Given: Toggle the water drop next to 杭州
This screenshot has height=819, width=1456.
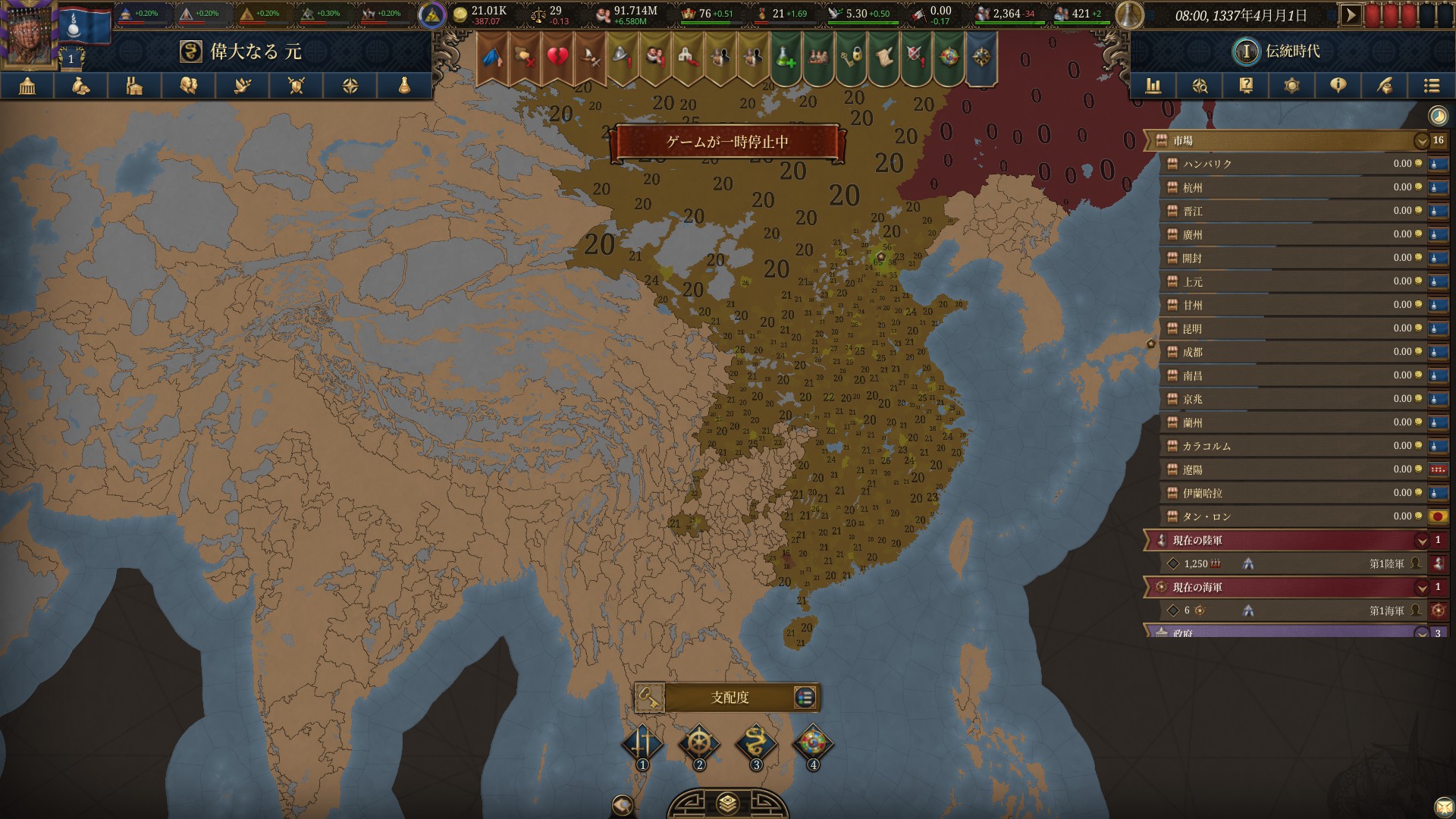Looking at the screenshot, I should pos(1437,188).
